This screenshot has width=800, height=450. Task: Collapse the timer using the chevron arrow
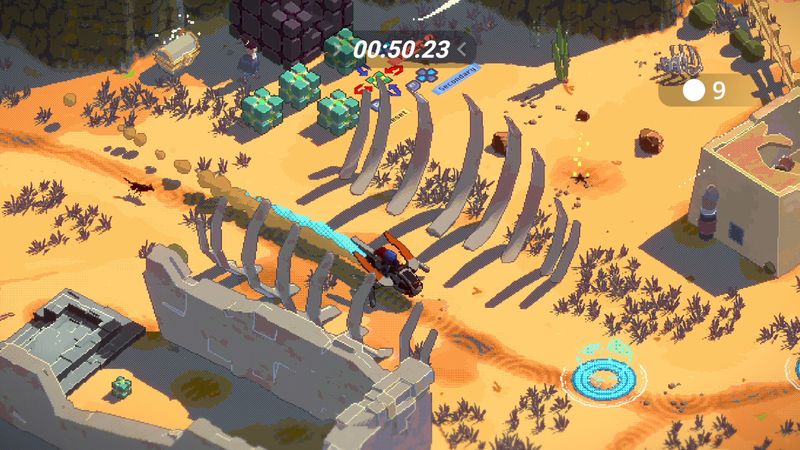462,48
